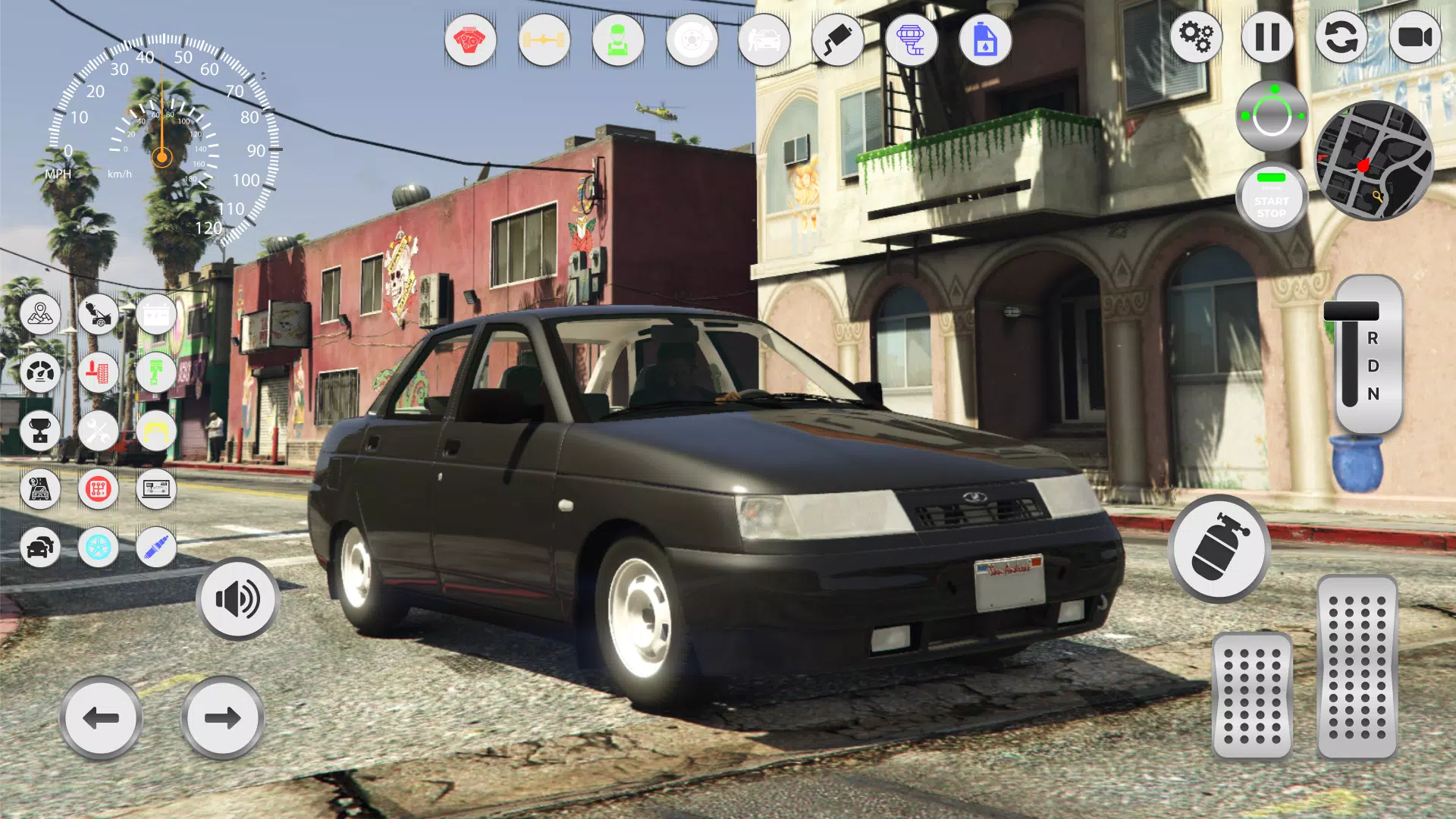Viewport: 1456px width, 819px height.
Task: Open the map icon in the left sidebar
Action: 42,315
